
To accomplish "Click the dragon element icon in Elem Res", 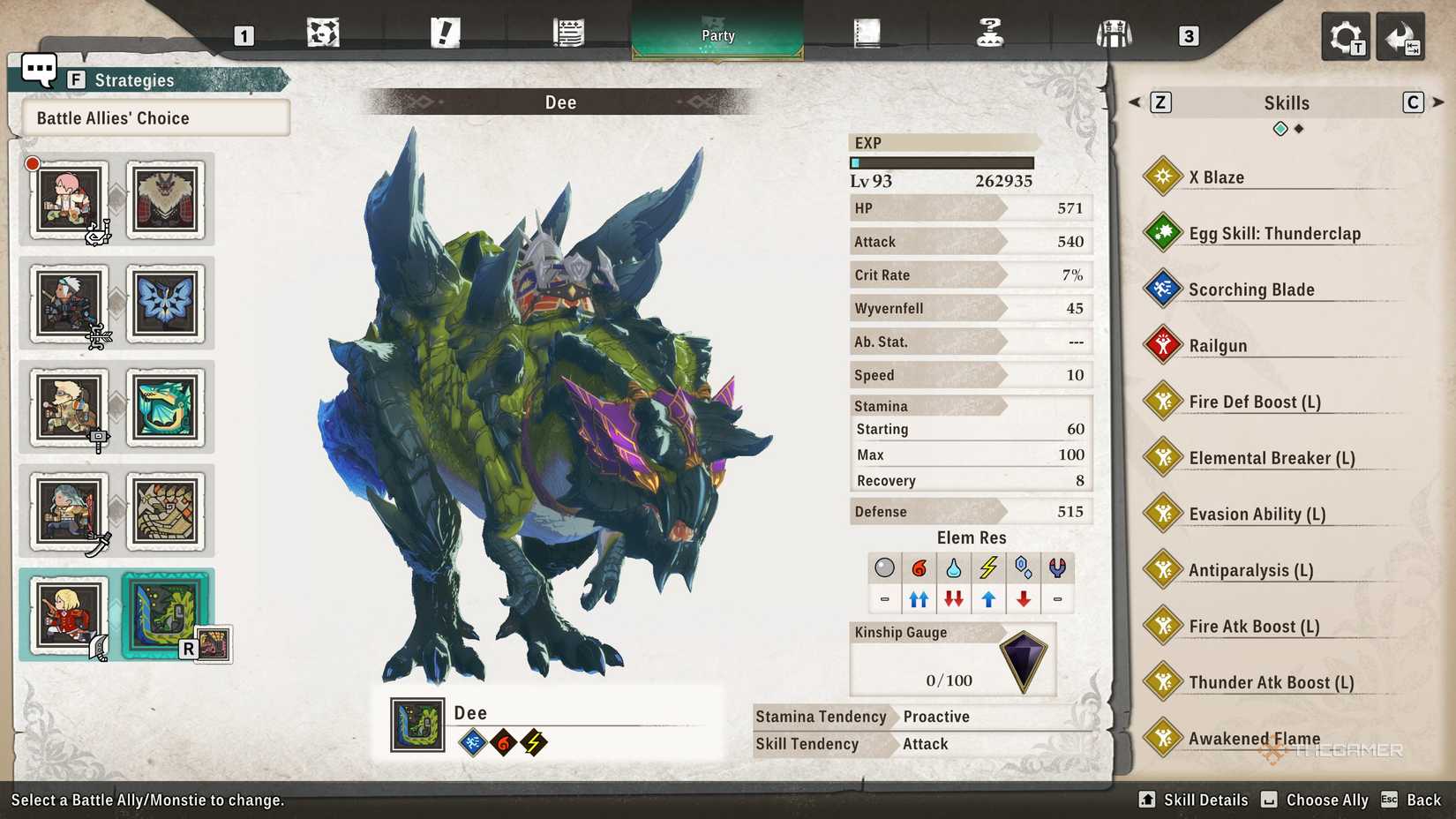I will click(x=1057, y=568).
